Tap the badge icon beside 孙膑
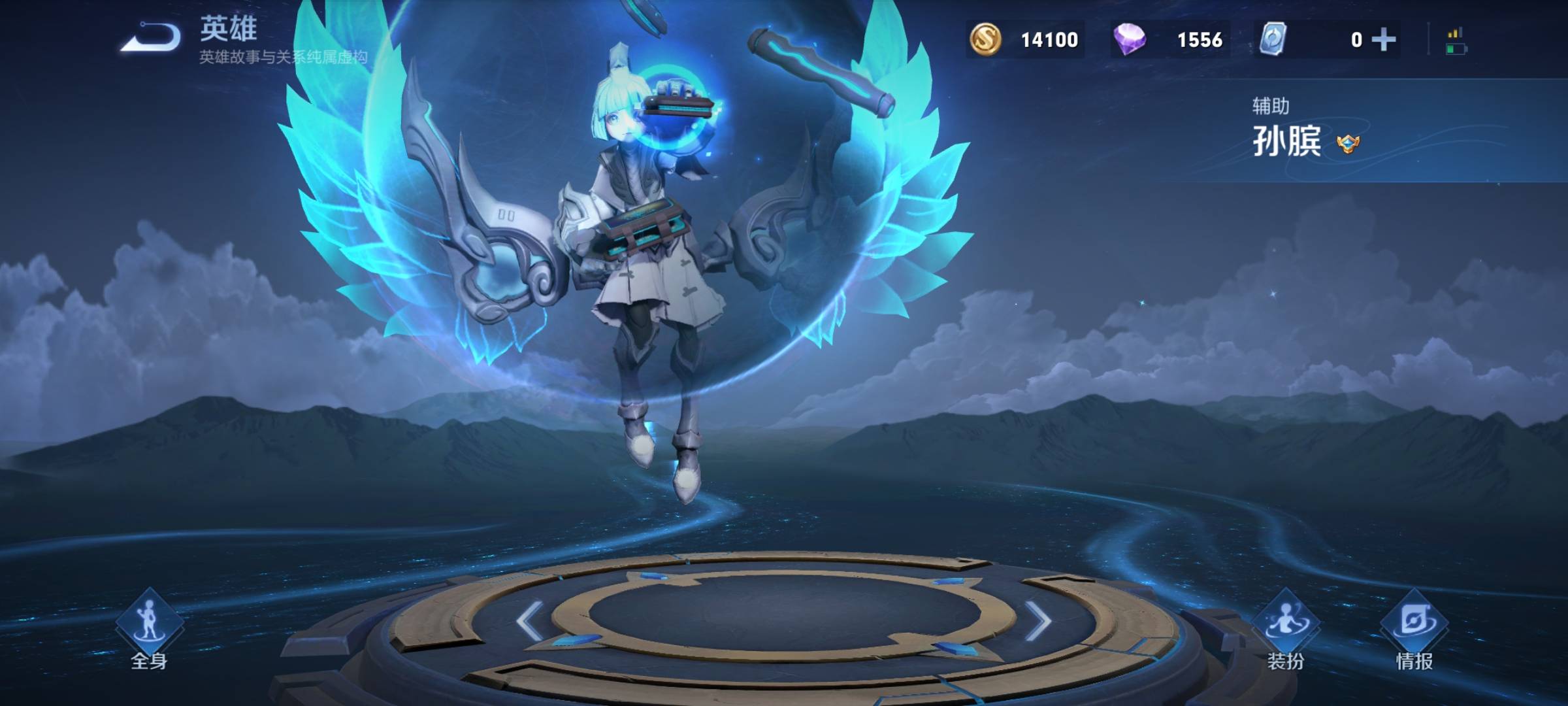 point(1348,143)
